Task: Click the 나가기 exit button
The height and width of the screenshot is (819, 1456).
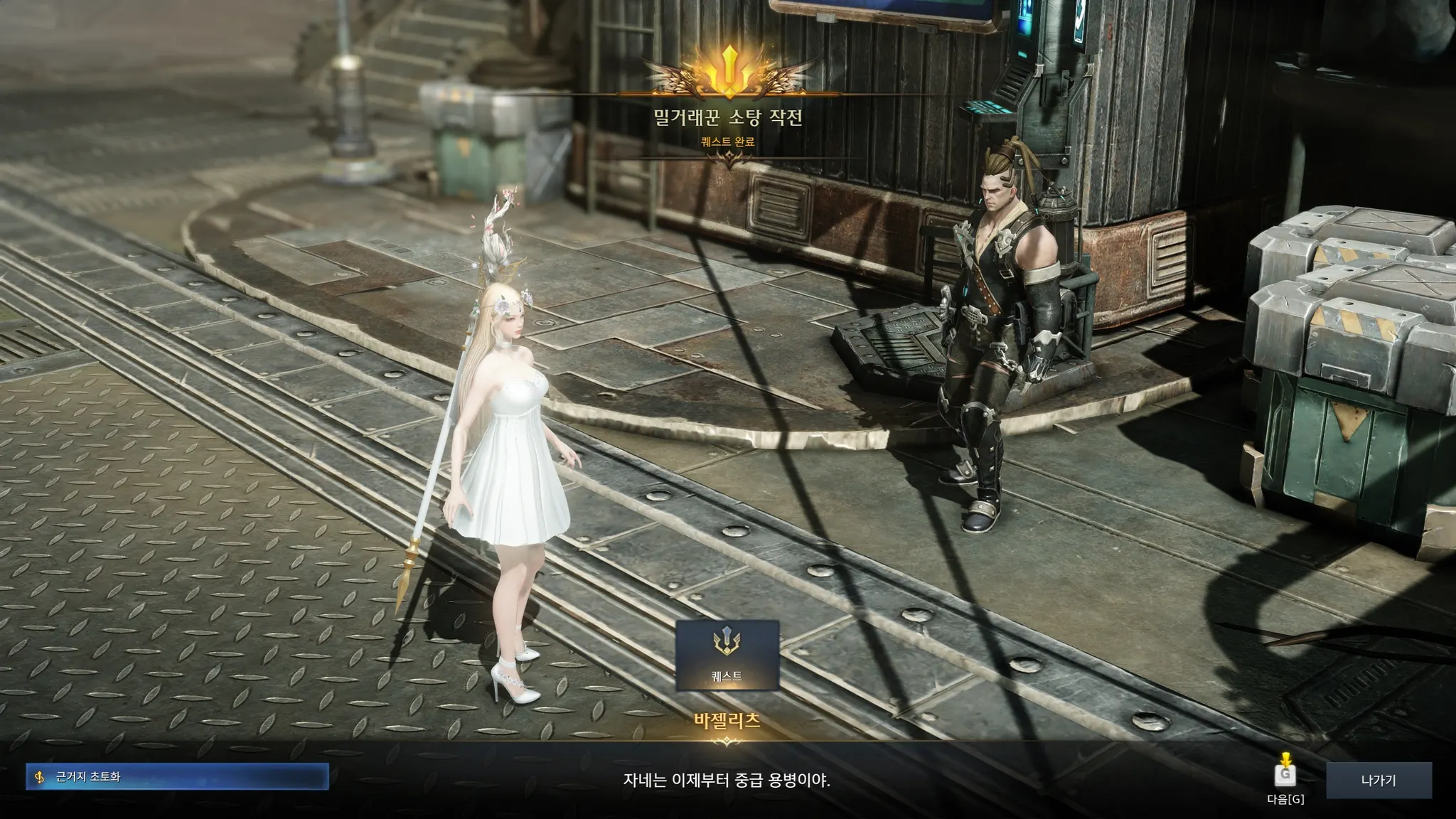Action: (1379, 781)
